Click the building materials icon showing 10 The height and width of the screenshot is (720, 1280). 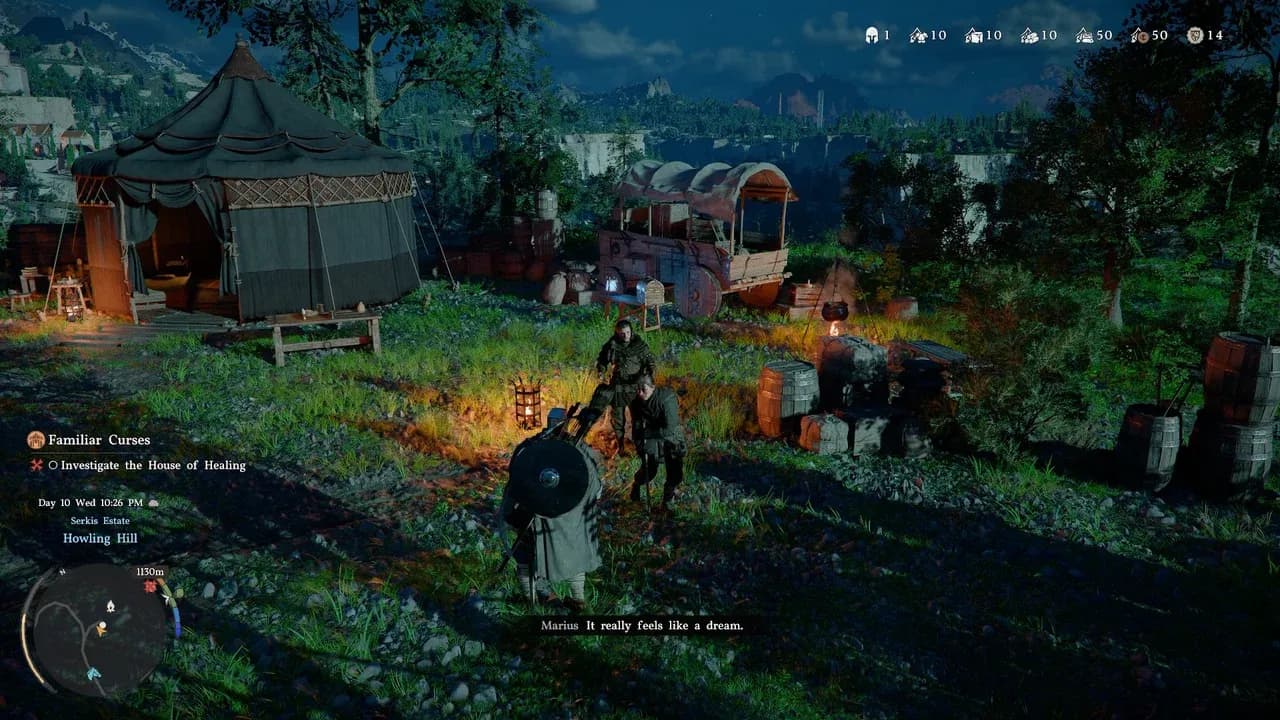tap(1028, 36)
